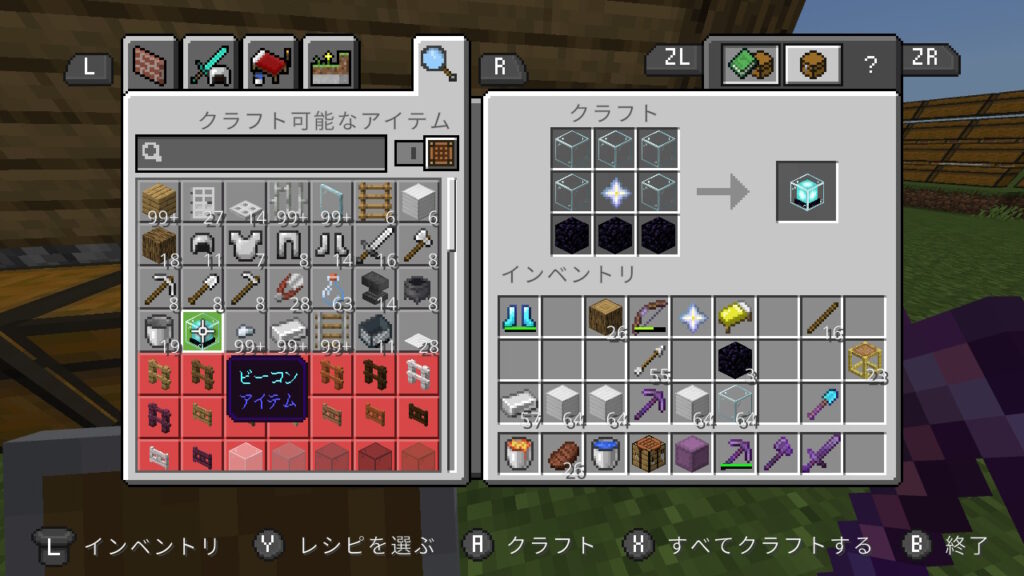Switch to the red bed items tab
The width and height of the screenshot is (1024, 576).
click(268, 64)
